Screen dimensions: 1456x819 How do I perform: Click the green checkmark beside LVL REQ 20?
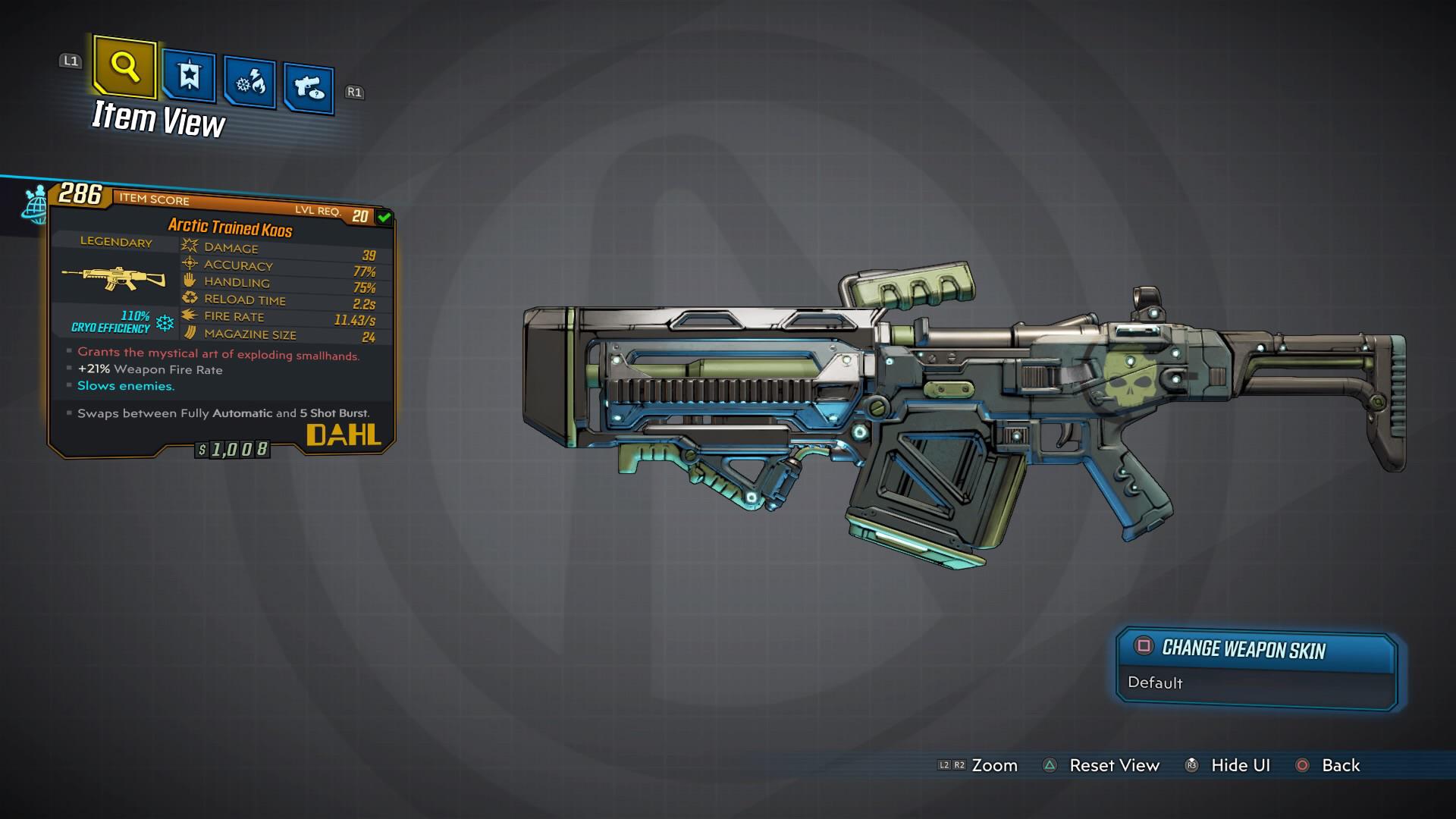[383, 217]
